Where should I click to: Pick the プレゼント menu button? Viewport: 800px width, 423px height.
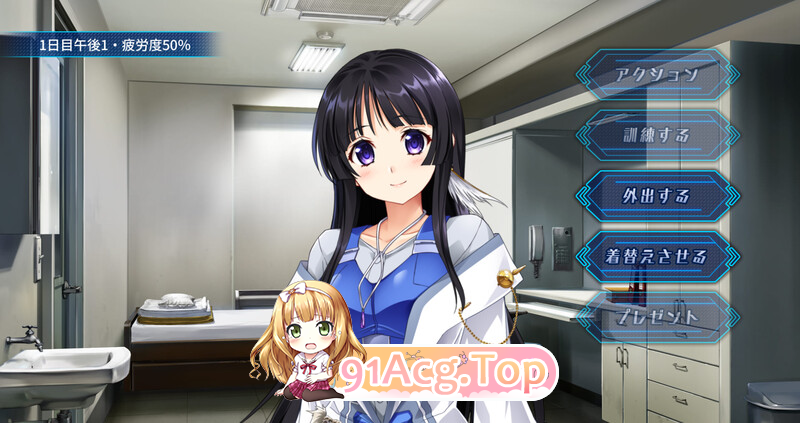click(656, 316)
